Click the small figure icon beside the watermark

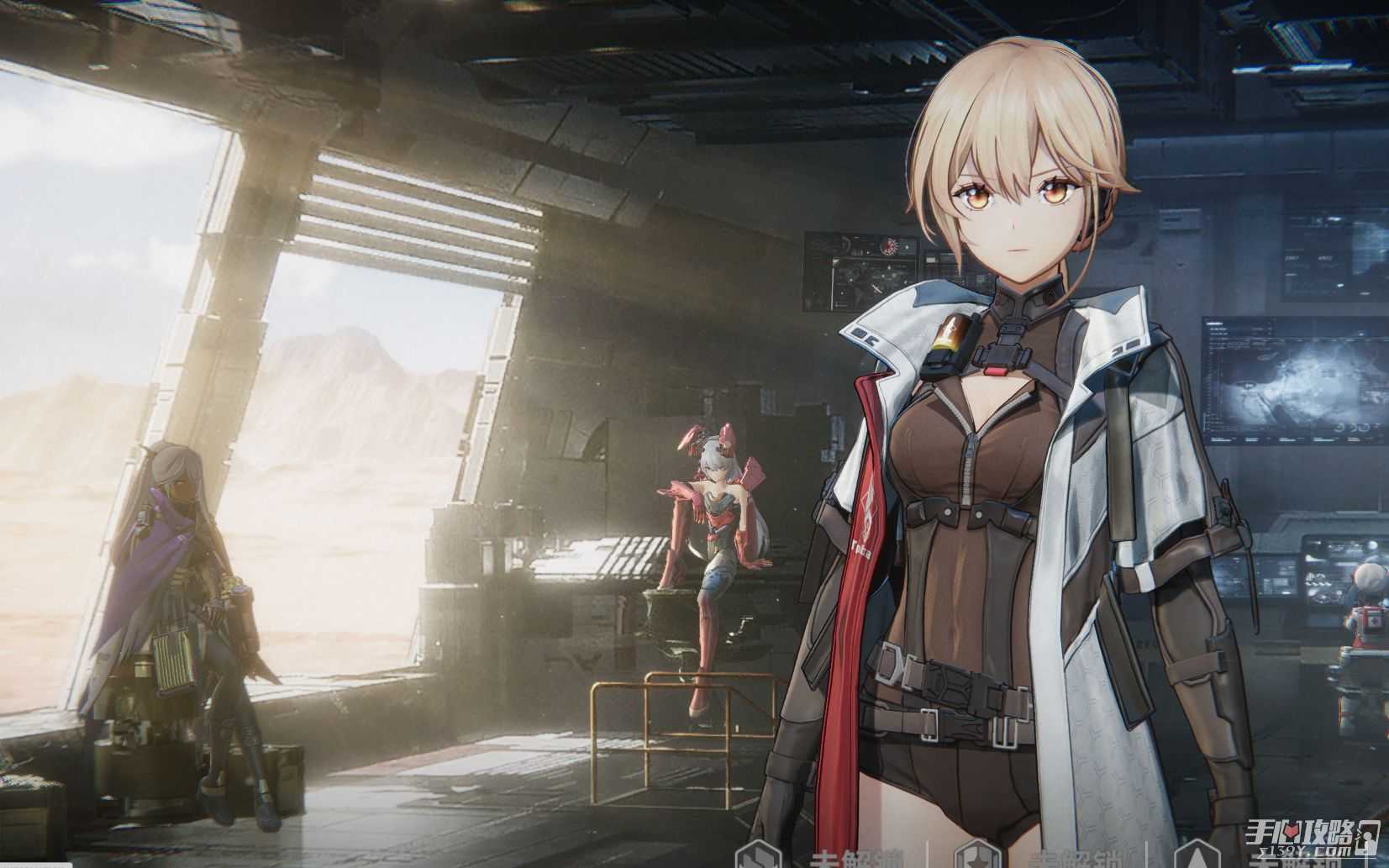click(1369, 838)
